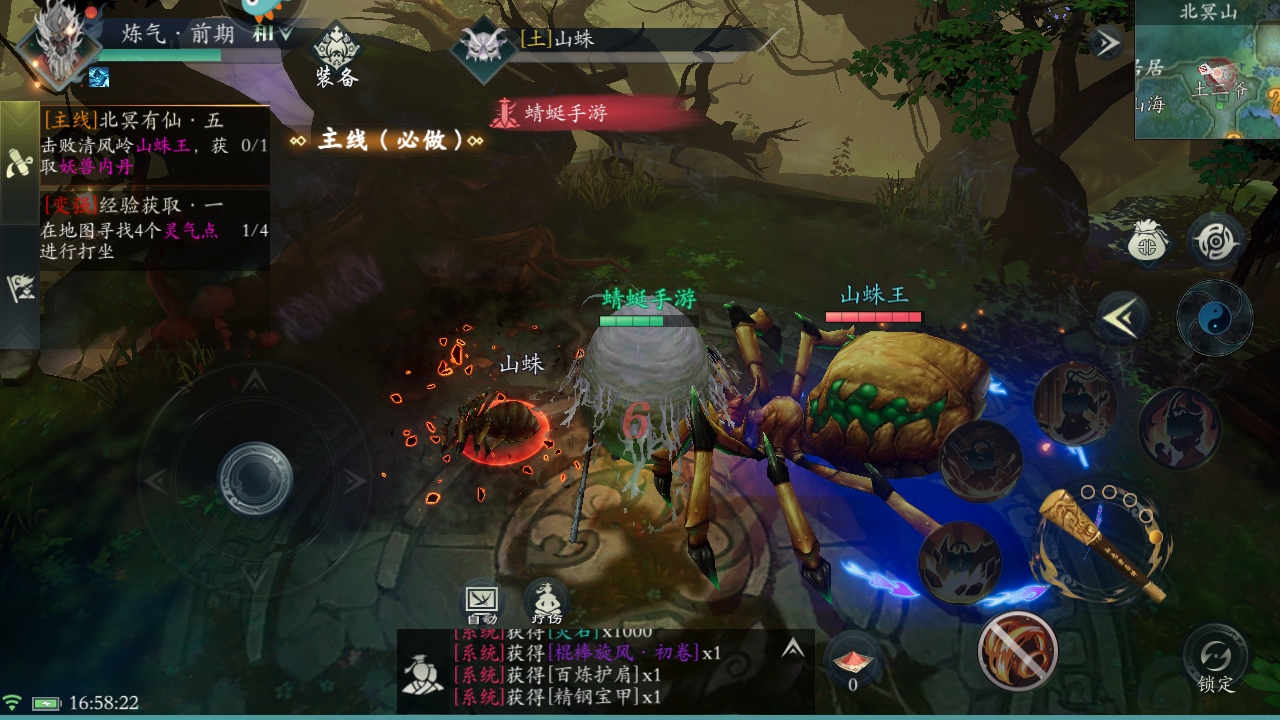This screenshot has height=720, width=1280.
Task: Use the red consumable item with count 0
Action: (852, 661)
